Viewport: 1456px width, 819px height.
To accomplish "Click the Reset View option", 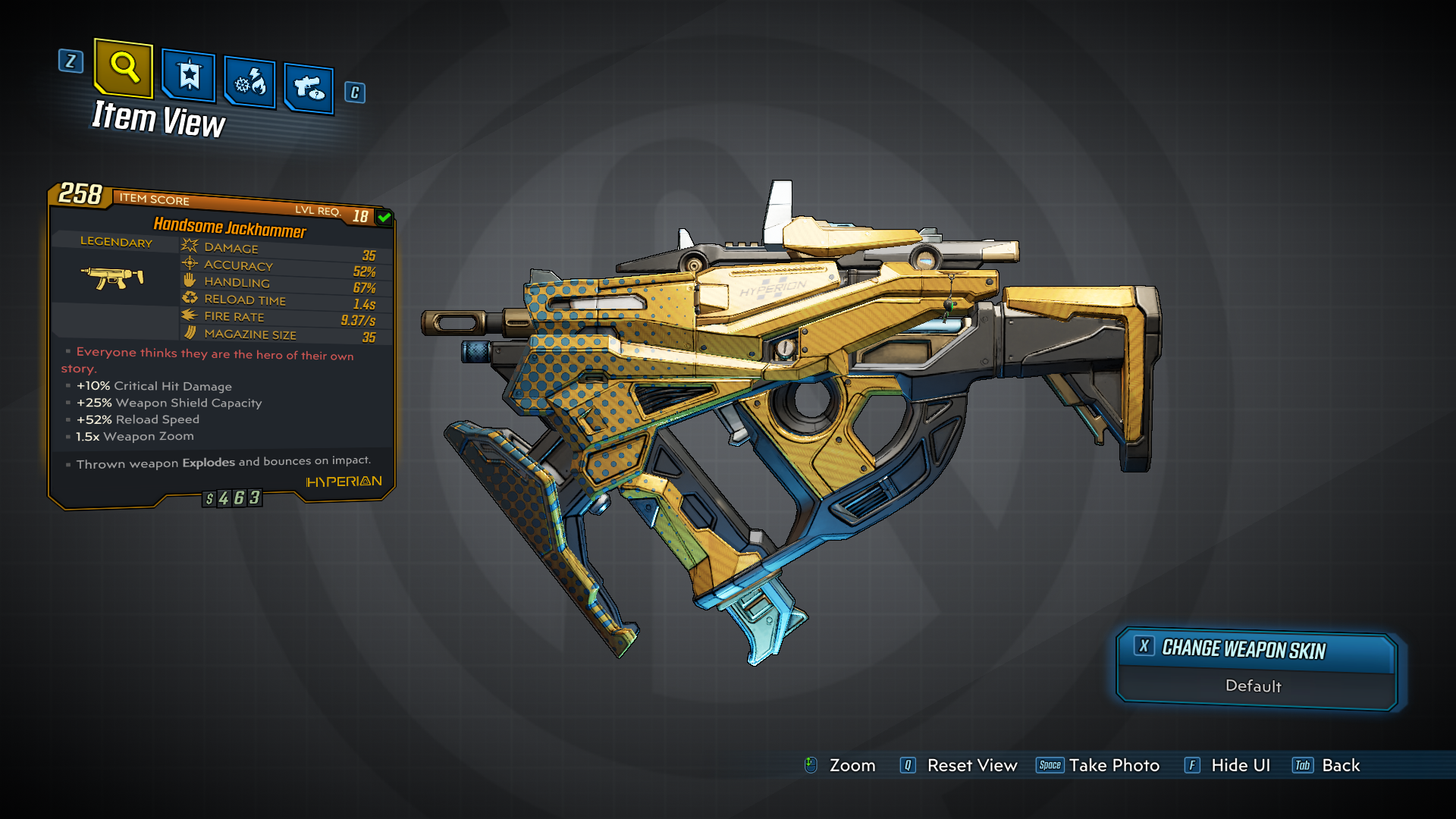I will click(959, 765).
